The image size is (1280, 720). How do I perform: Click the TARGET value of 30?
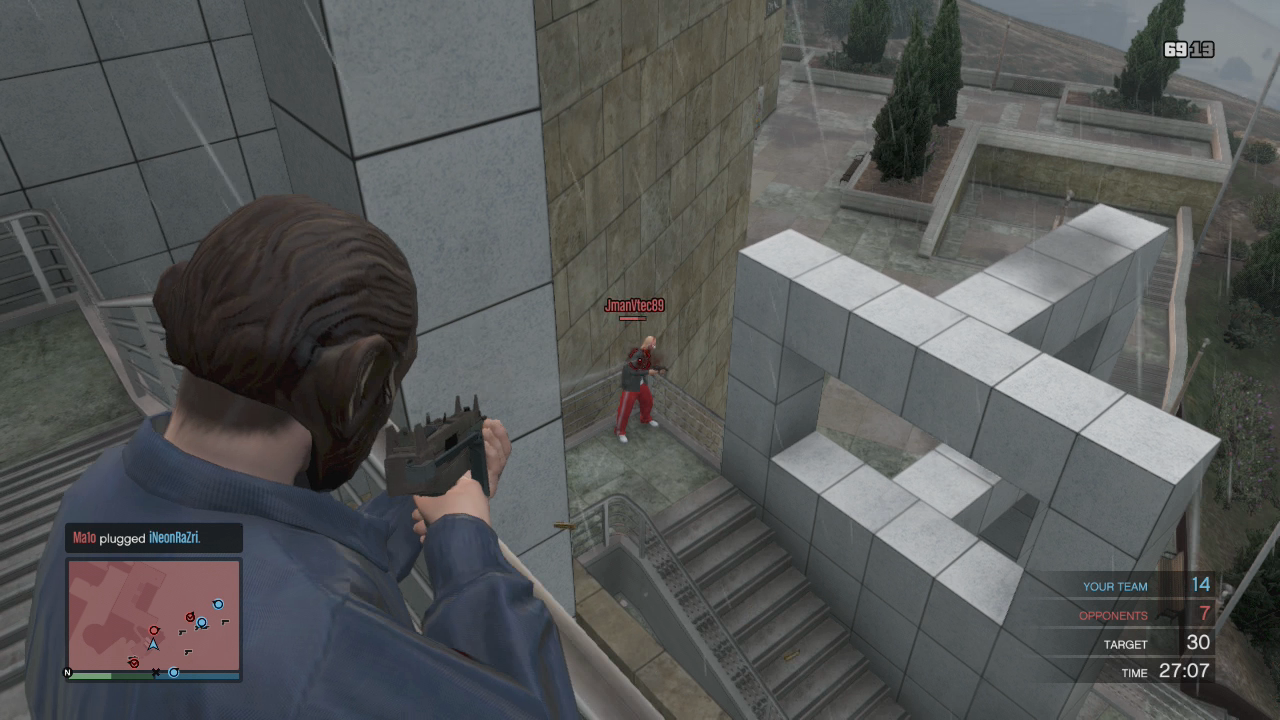(x=1197, y=643)
